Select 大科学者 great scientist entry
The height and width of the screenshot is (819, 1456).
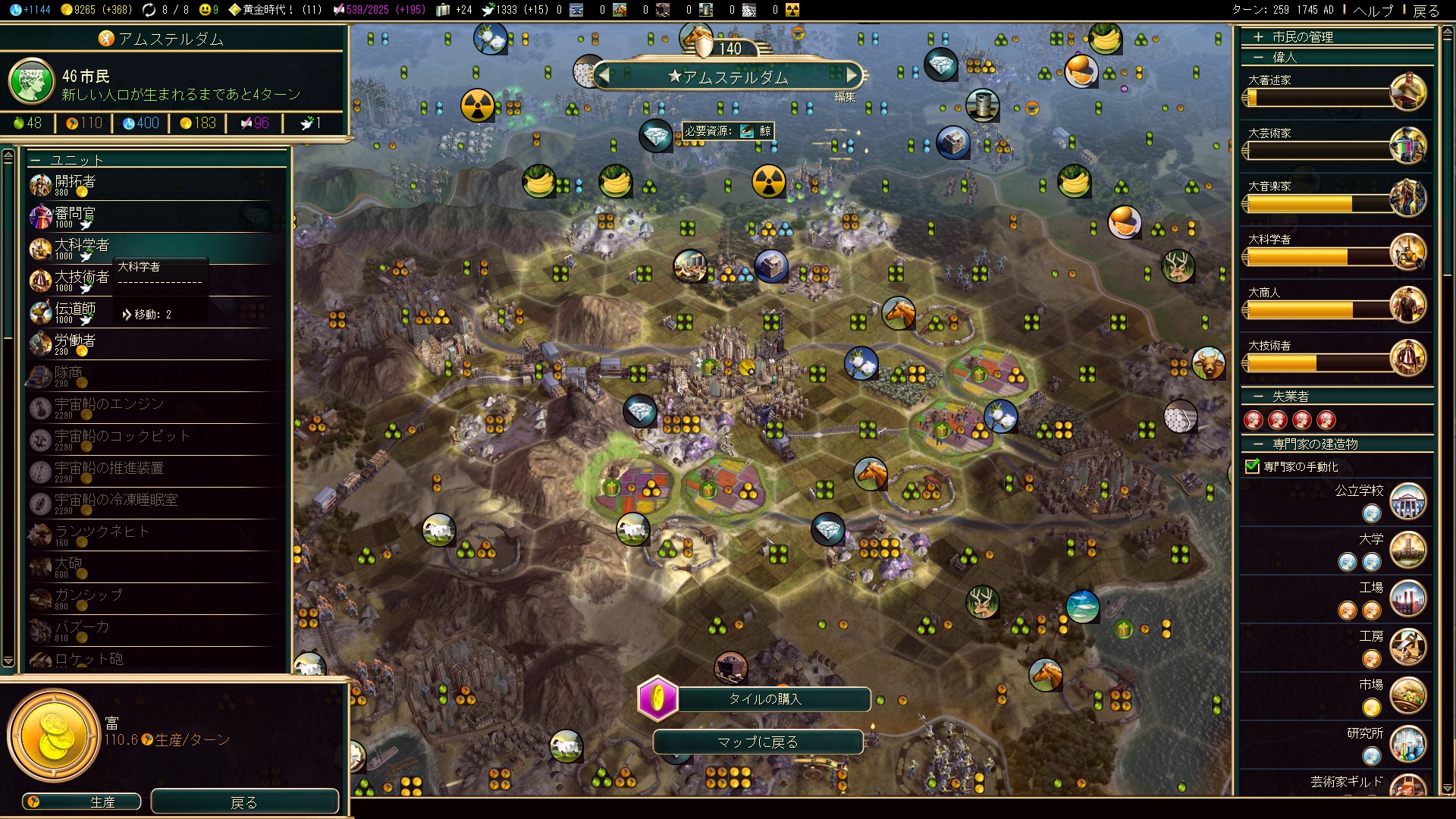coord(82,248)
